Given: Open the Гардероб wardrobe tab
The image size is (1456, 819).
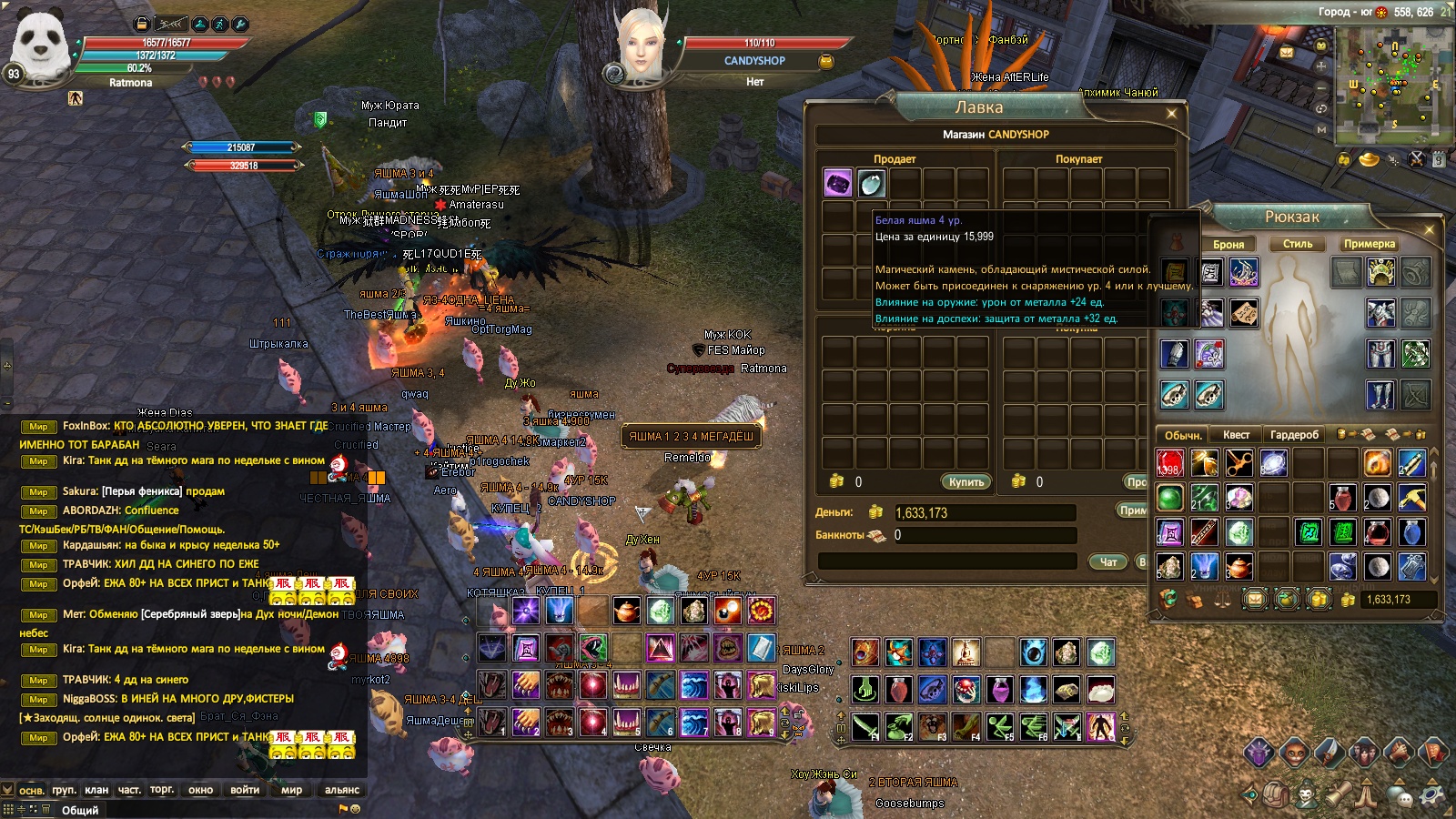Looking at the screenshot, I should click(1294, 435).
